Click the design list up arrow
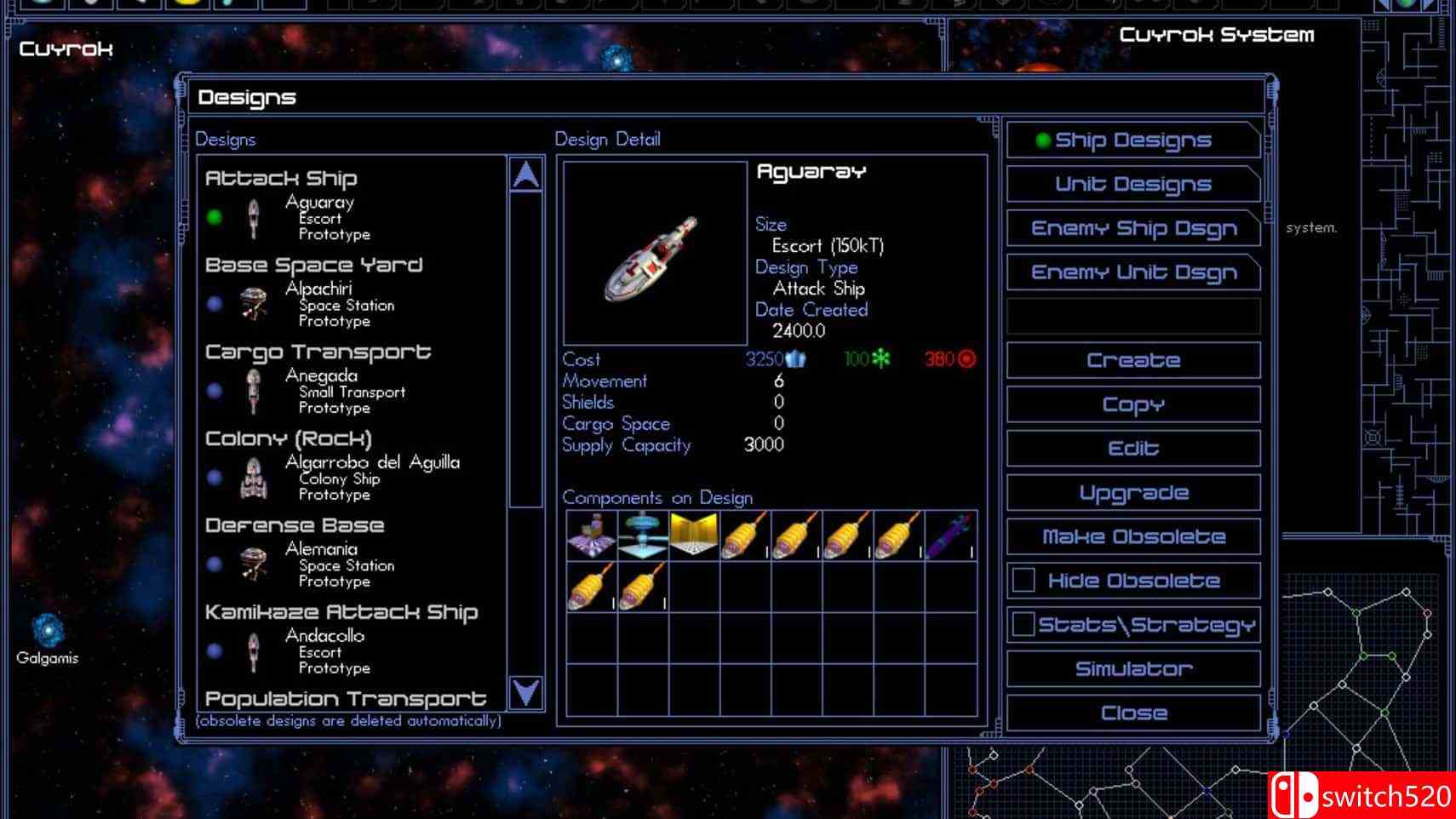The image size is (1456, 819). click(526, 175)
